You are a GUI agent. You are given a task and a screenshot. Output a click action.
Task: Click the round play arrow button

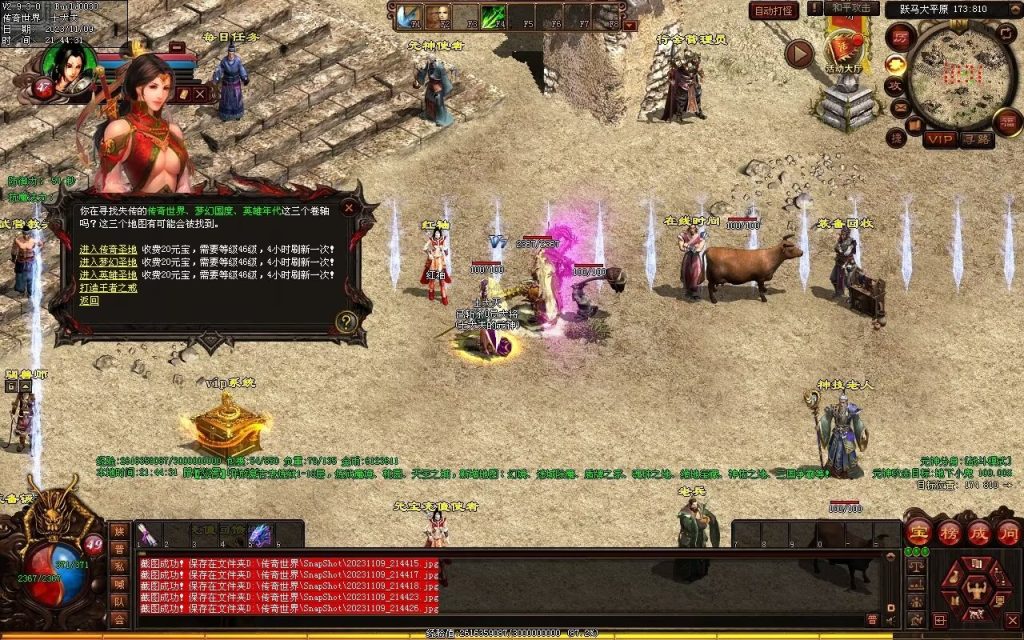799,53
